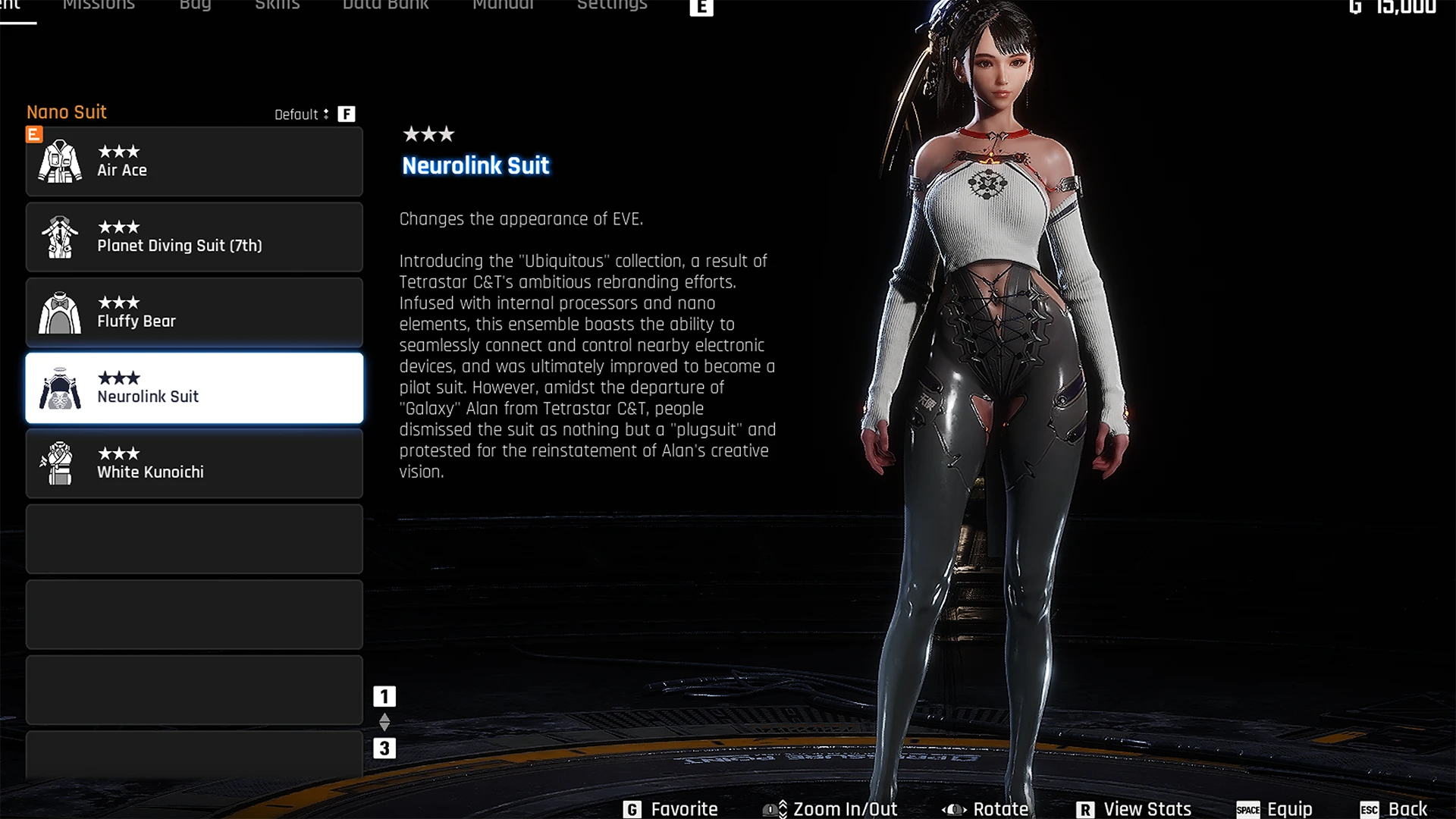
Task: Select the White Kunoichi suit icon
Action: click(60, 463)
